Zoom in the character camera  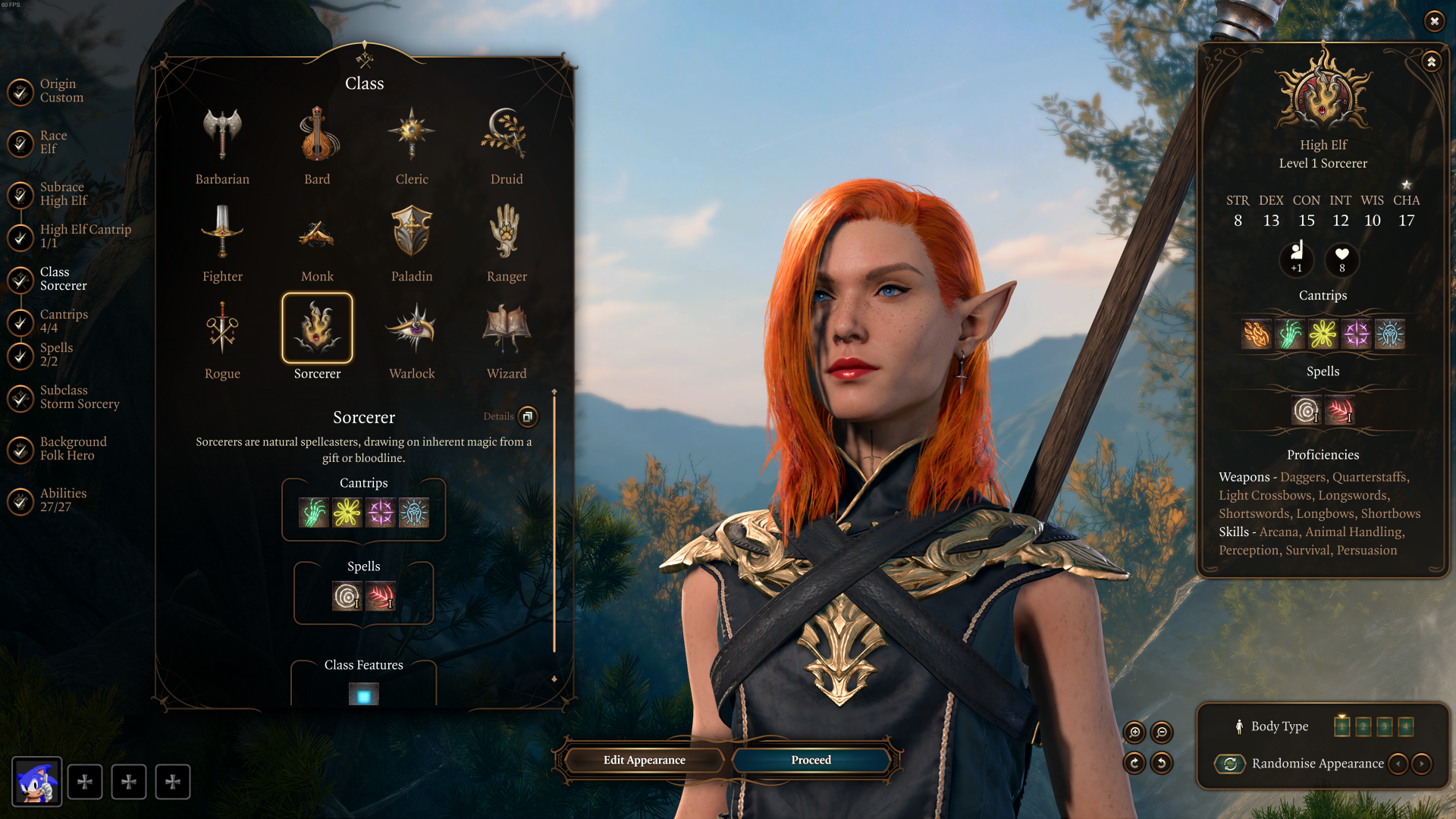coord(1134,732)
